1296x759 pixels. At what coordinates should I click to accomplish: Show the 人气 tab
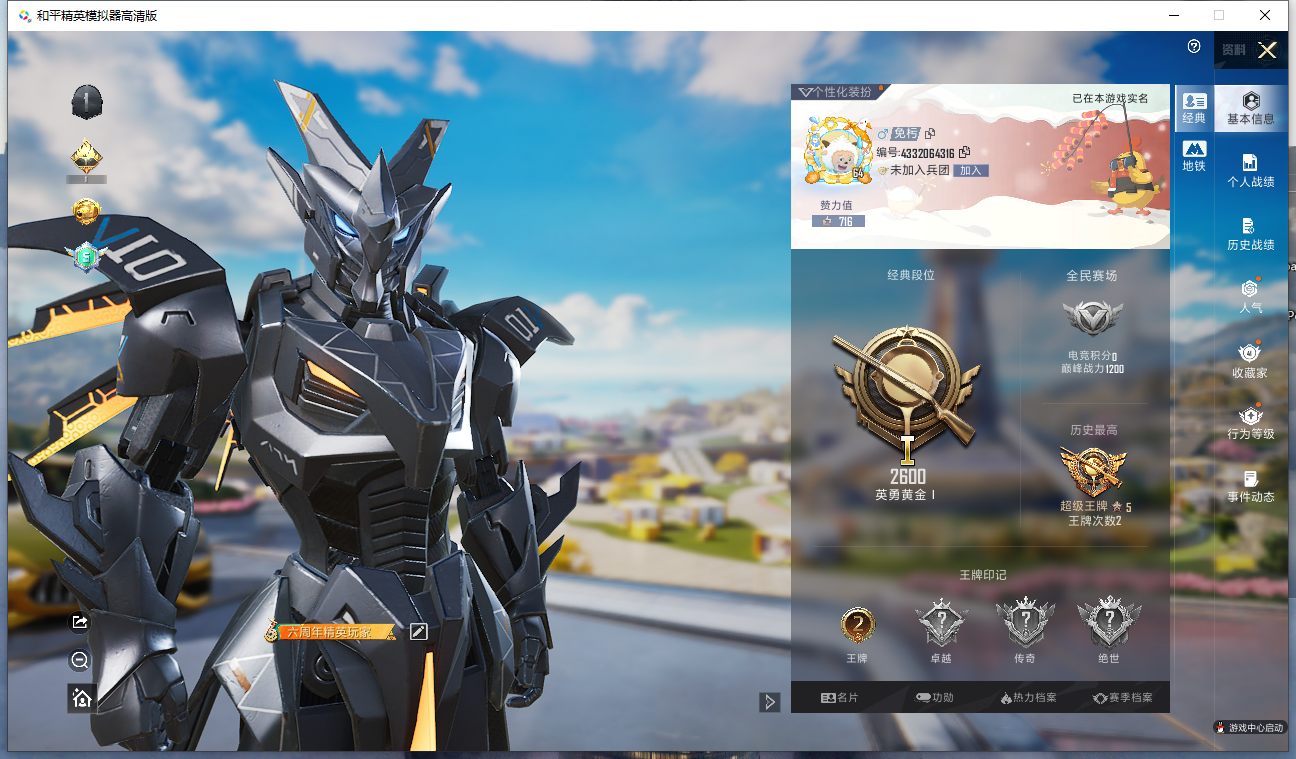1250,297
